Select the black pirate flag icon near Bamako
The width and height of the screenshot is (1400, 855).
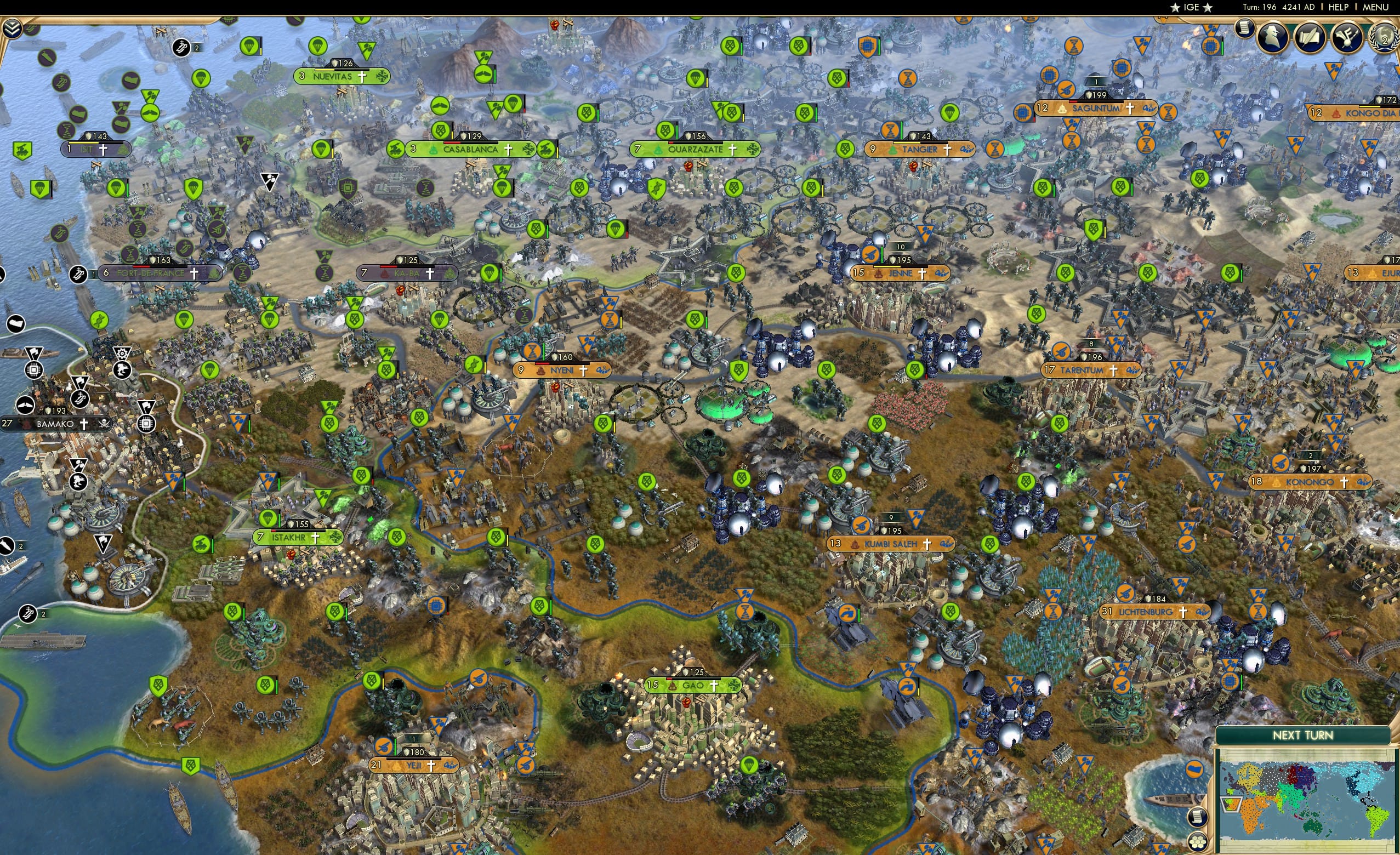point(105,425)
